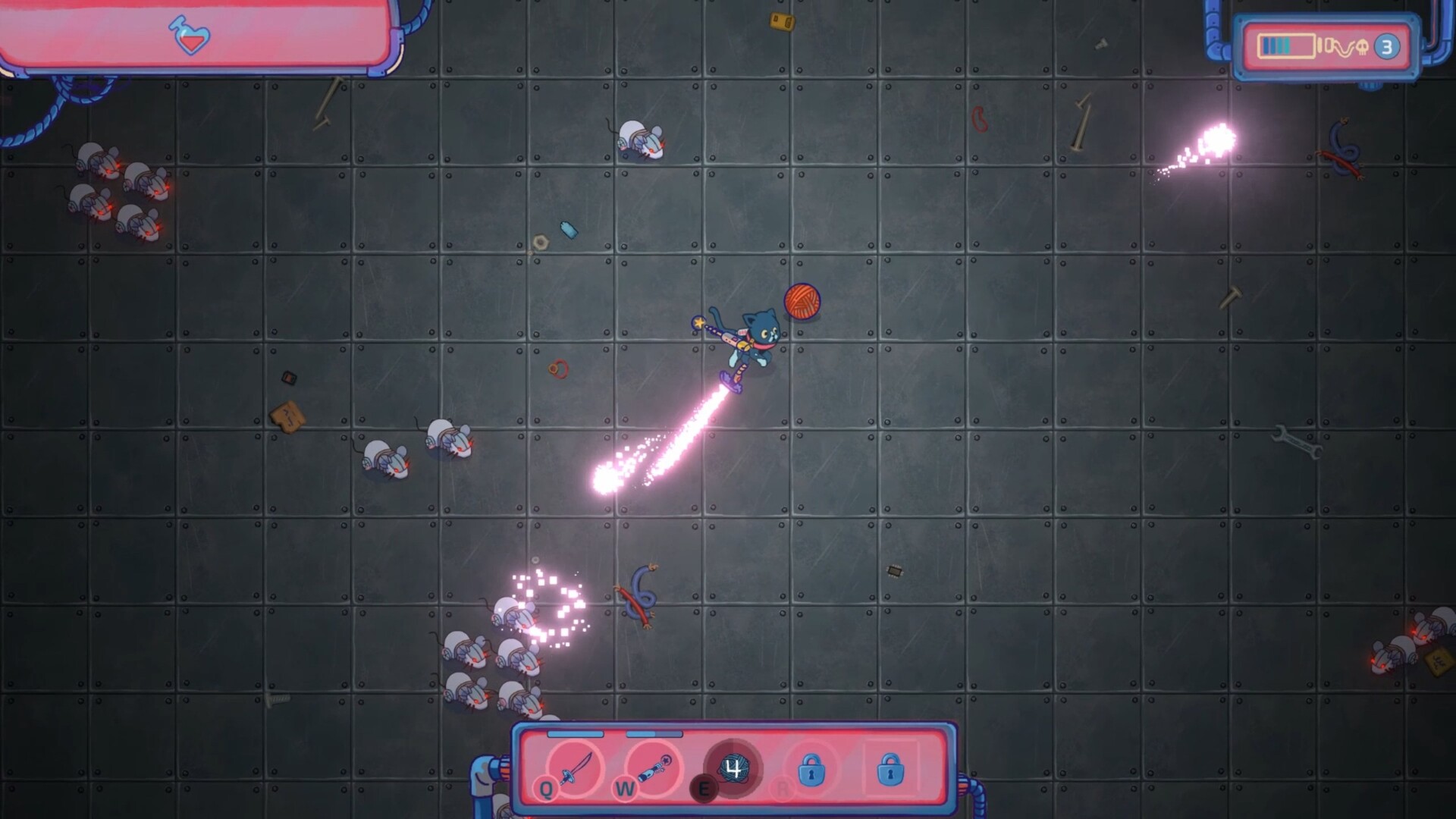The image size is (1456, 819).
Task: Click the cooldown bar above the sword slot
Action: point(576,735)
